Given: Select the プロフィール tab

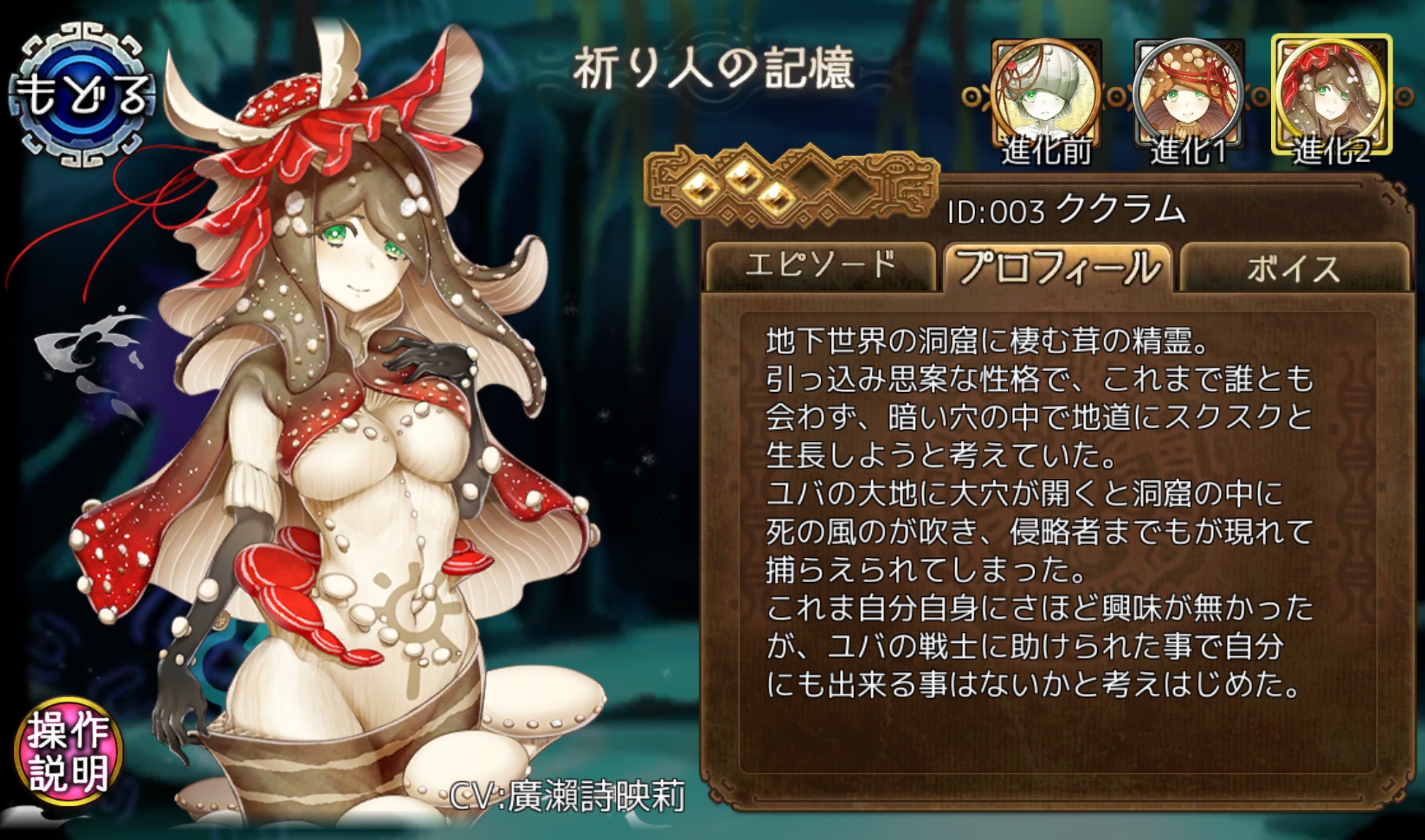Looking at the screenshot, I should tap(1058, 267).
